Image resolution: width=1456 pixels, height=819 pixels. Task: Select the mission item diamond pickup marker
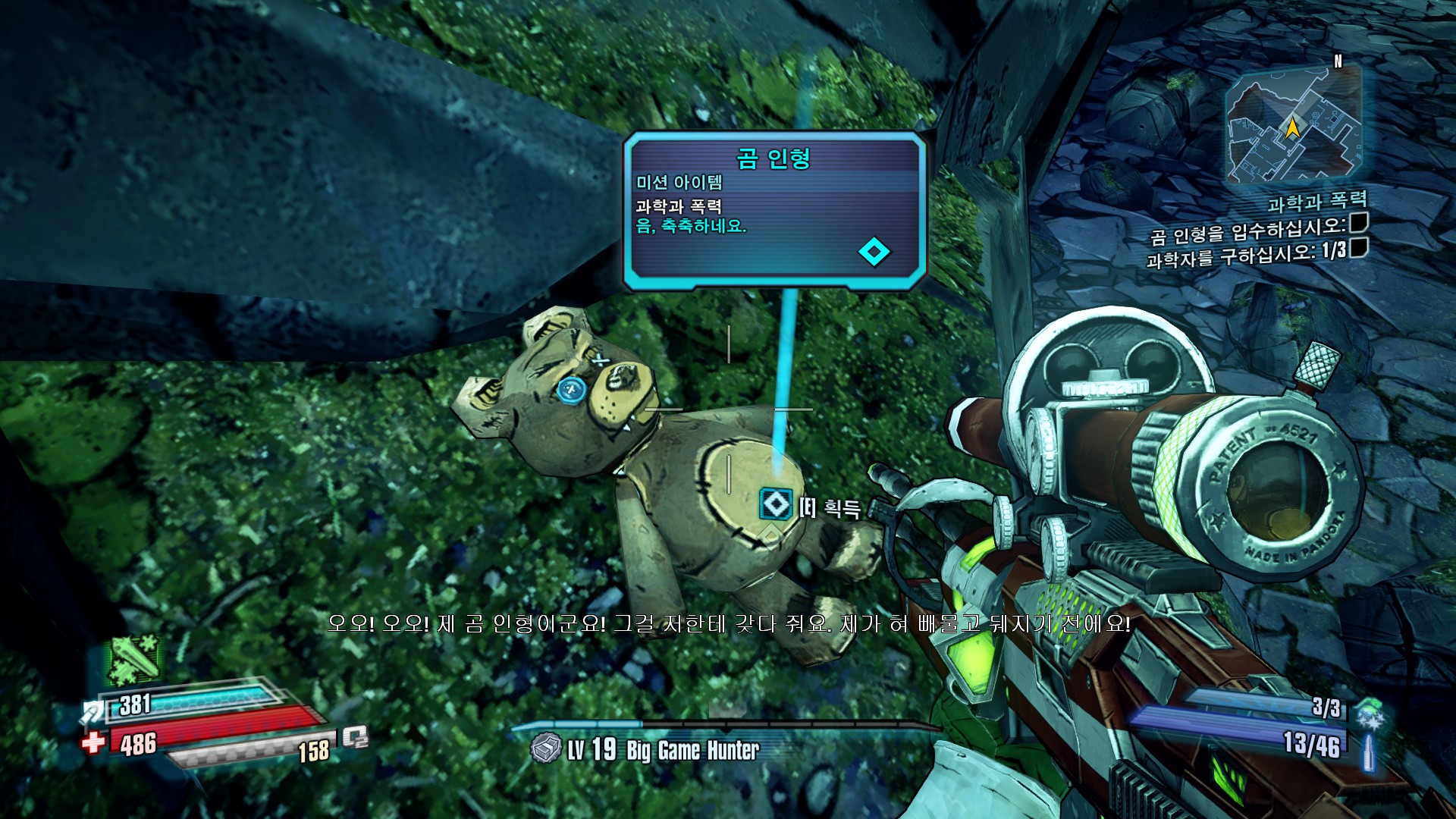pos(775,504)
